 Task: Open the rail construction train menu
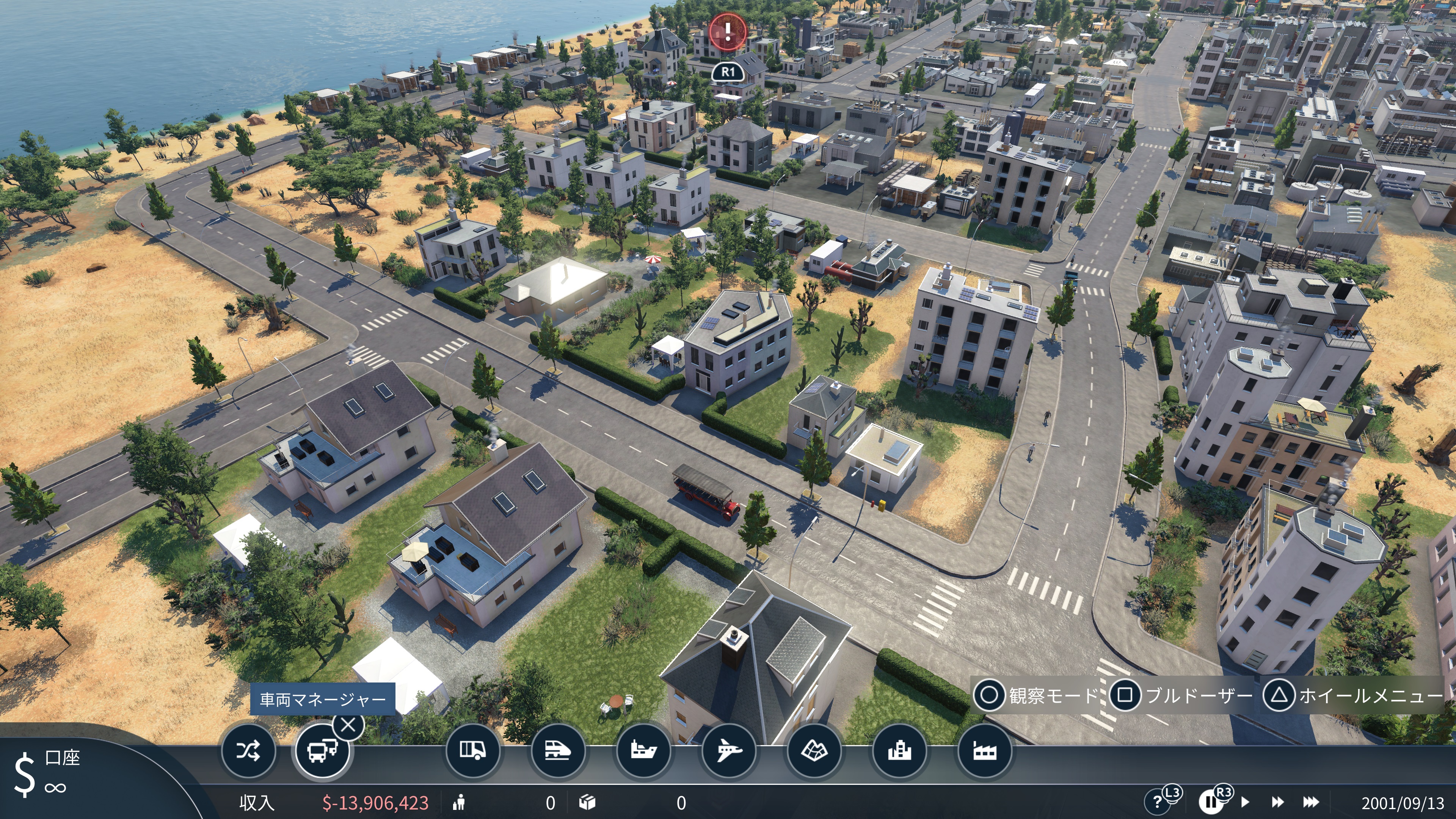[x=557, y=751]
